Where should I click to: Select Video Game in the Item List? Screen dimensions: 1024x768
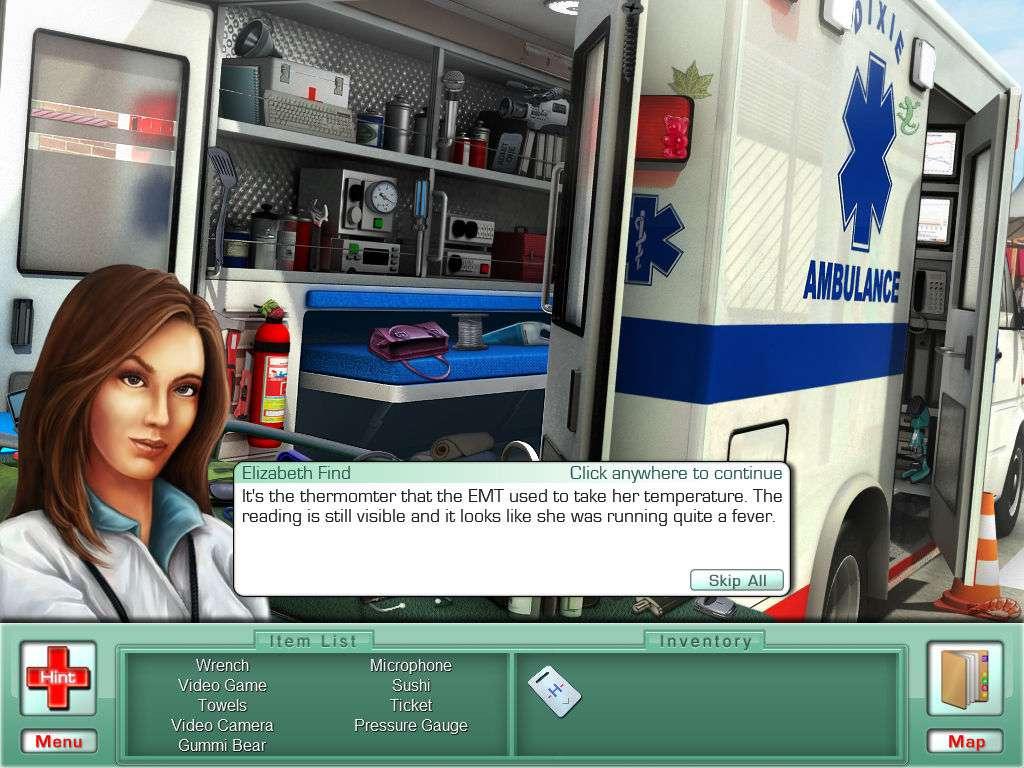click(x=222, y=685)
